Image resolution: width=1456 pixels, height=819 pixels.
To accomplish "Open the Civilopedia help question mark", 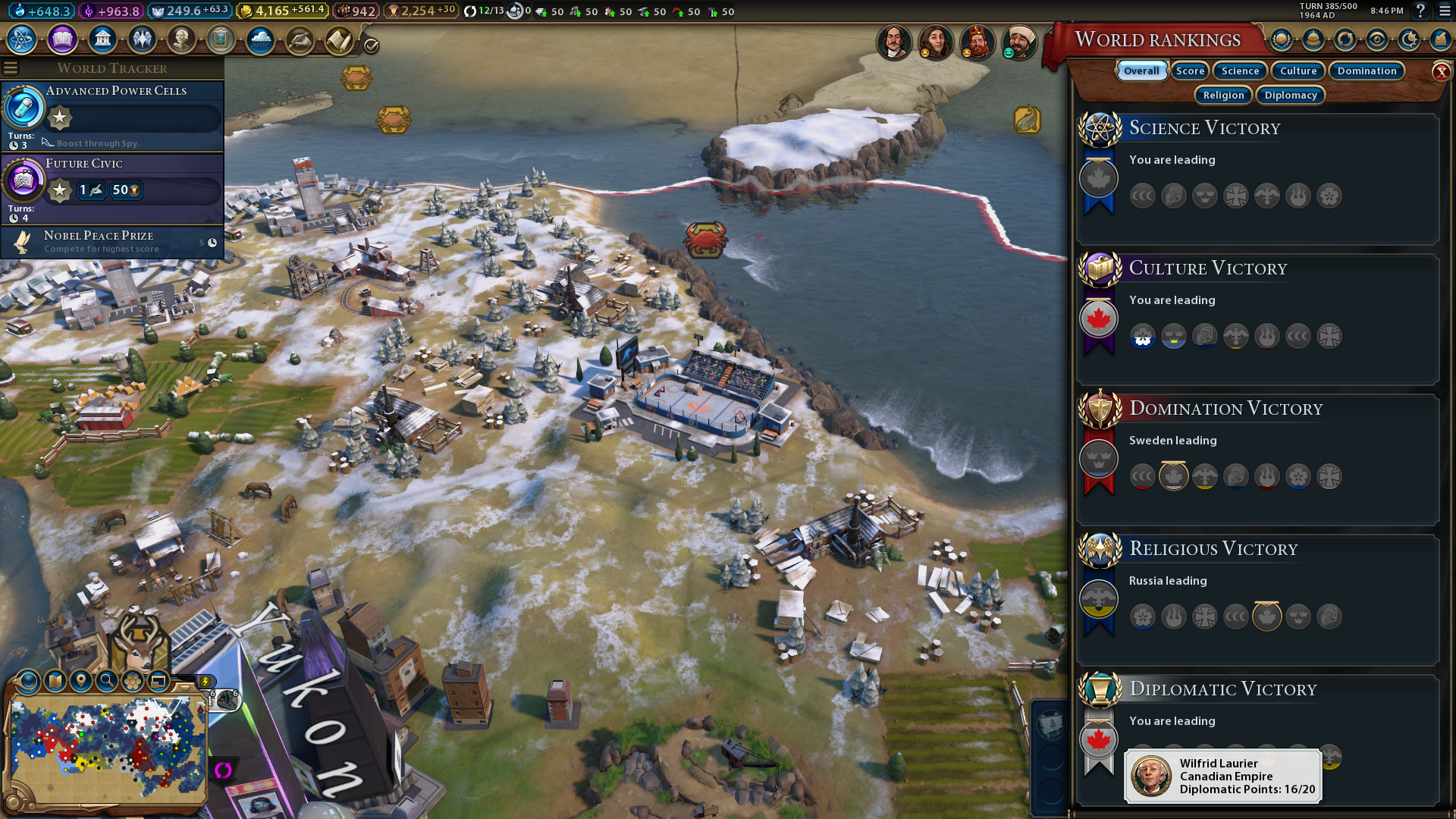I will pos(1420,11).
